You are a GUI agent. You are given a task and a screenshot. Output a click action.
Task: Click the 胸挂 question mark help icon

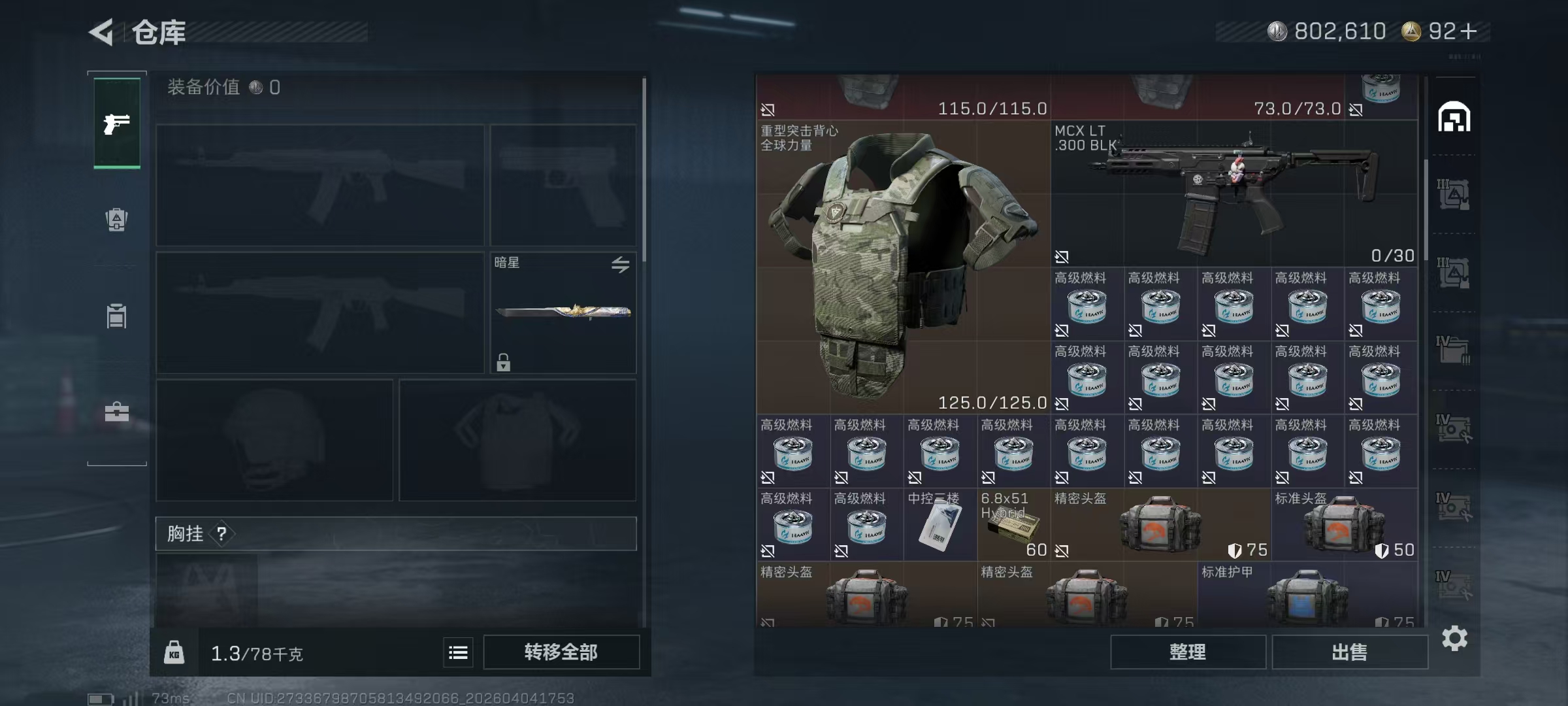point(222,533)
